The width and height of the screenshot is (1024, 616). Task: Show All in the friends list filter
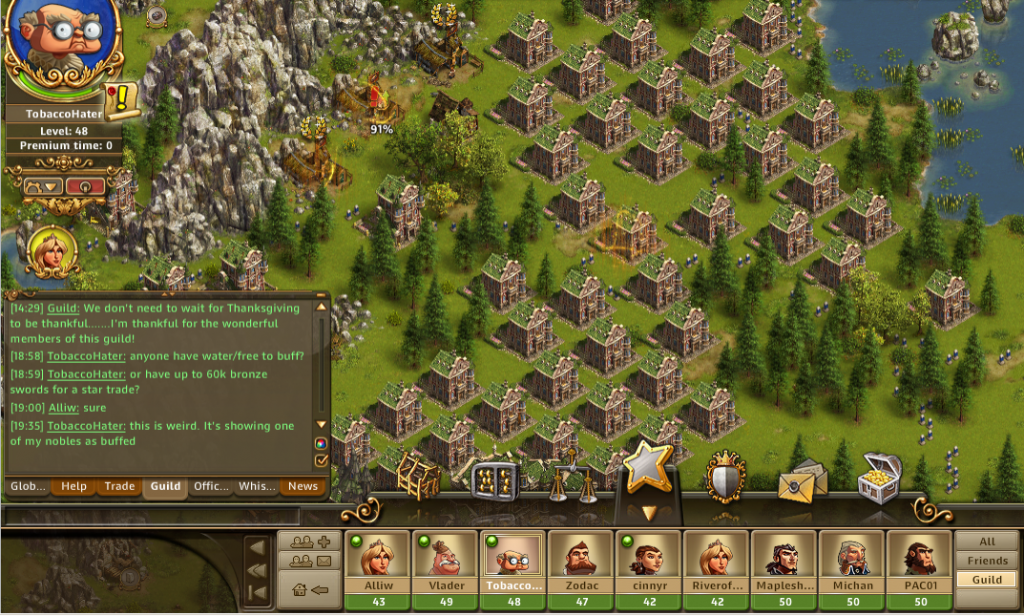pyautogui.click(x=987, y=541)
